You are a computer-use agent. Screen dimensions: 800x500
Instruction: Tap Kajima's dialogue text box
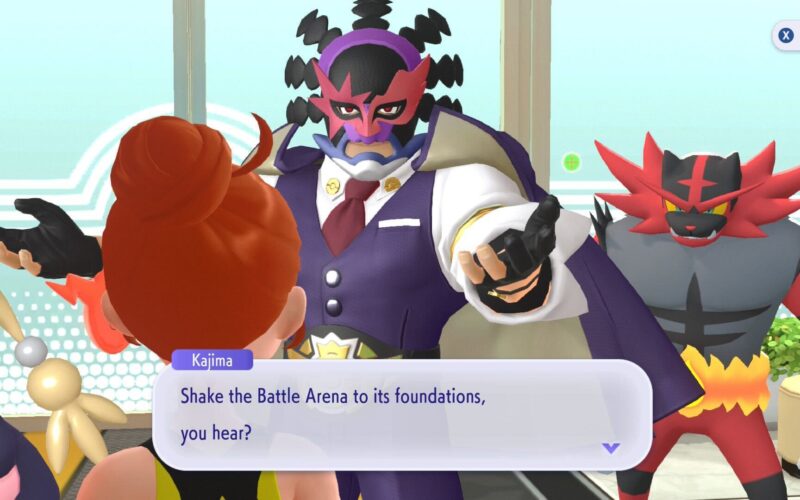400,414
